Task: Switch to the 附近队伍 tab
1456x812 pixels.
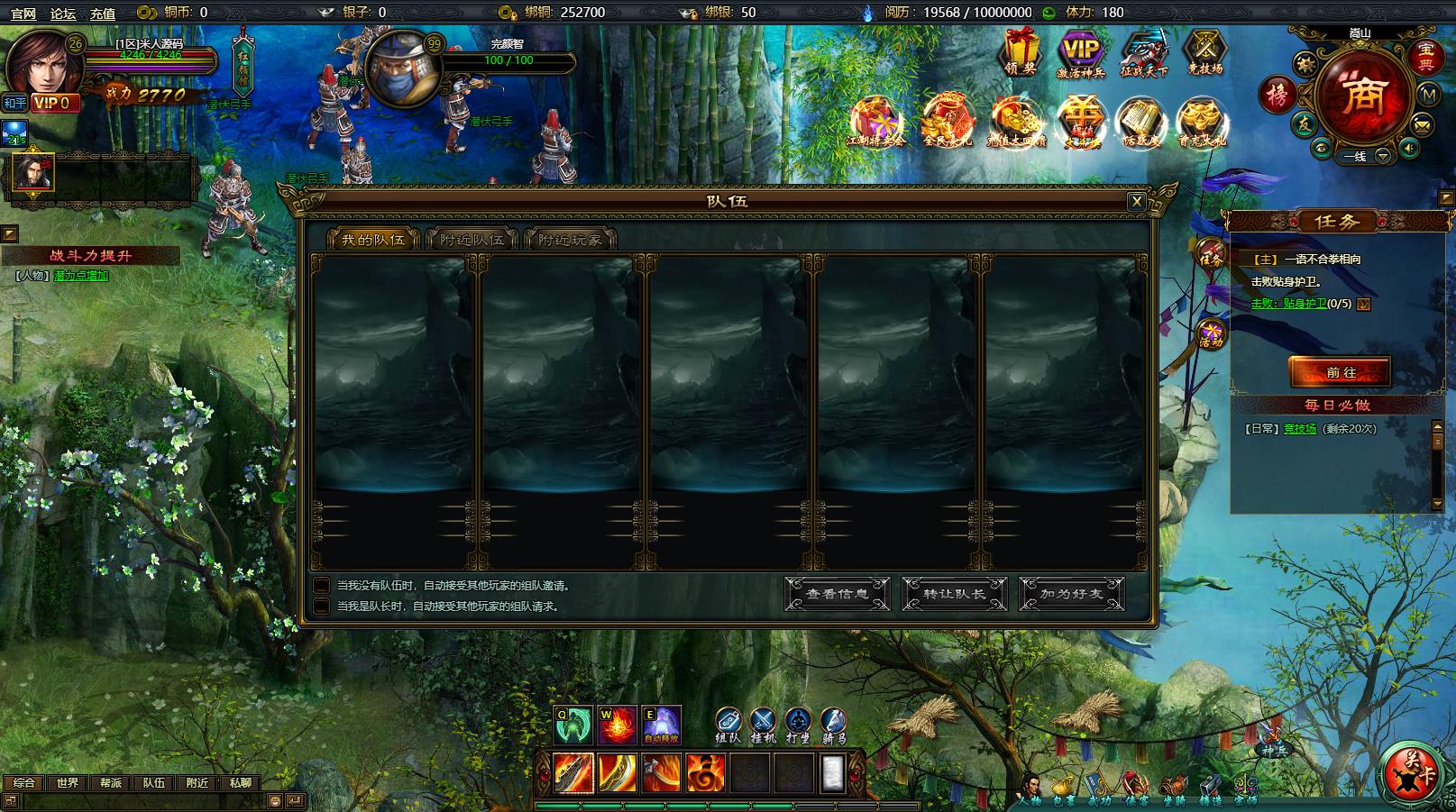Action: [472, 240]
